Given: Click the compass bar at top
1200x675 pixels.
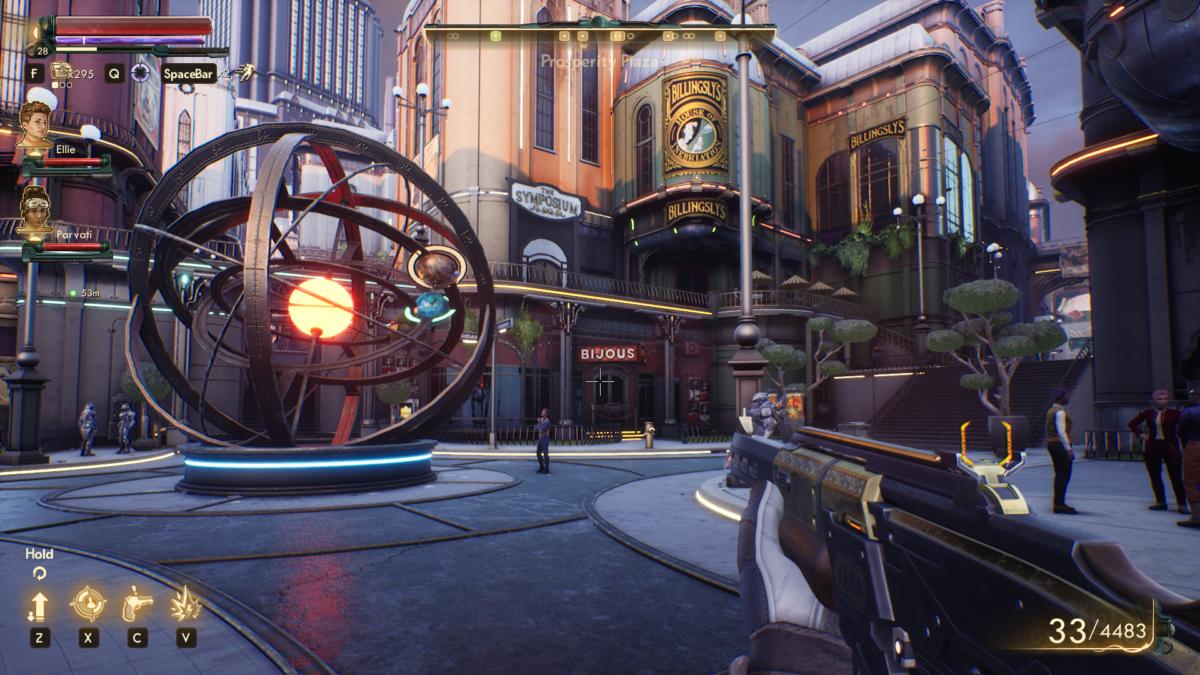Looking at the screenshot, I should click(x=600, y=35).
